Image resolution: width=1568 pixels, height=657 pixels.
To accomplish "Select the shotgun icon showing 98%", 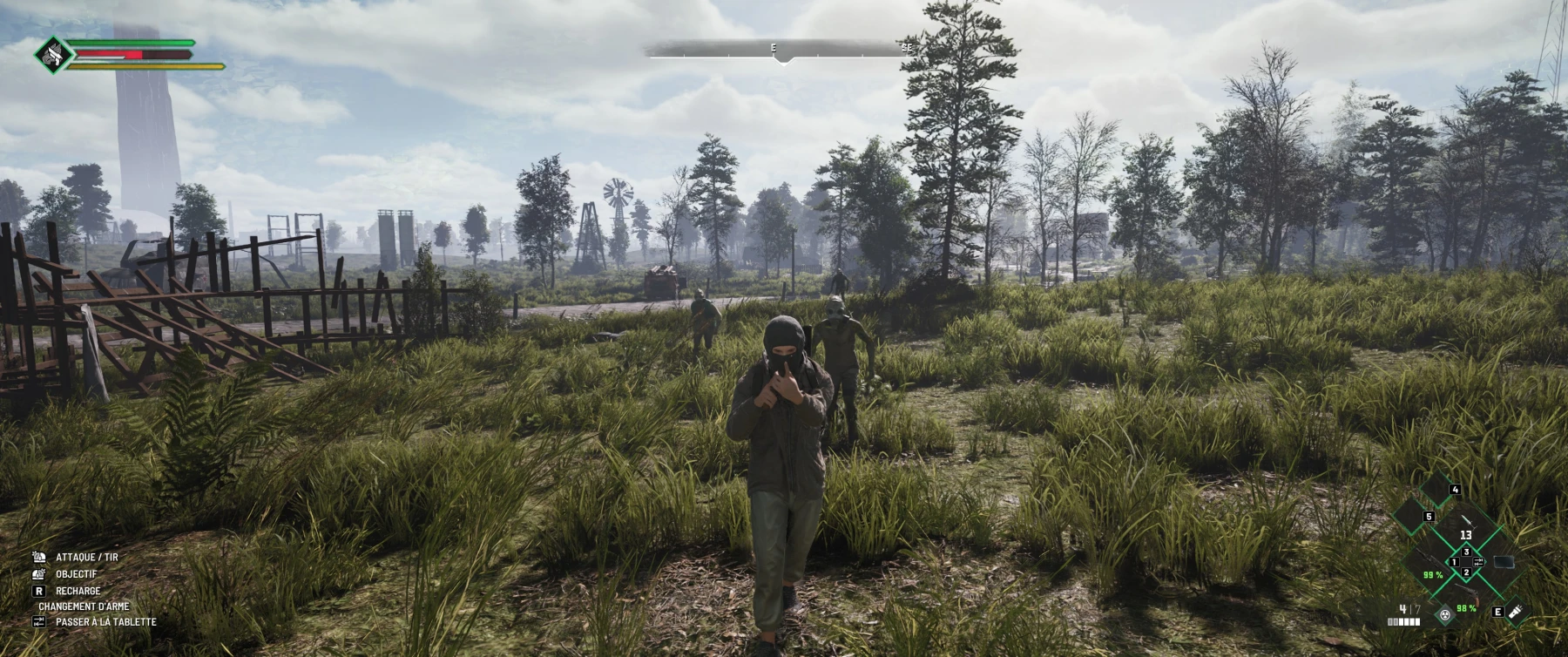I will tap(1467, 592).
